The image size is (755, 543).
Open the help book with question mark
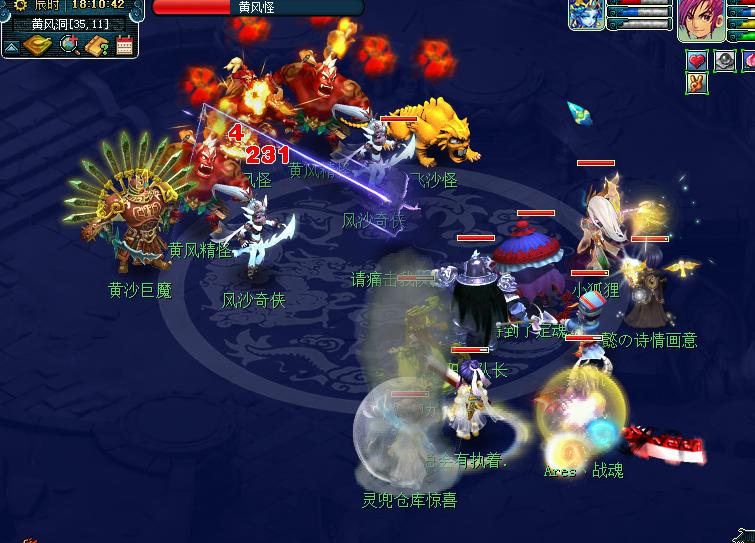[97, 45]
